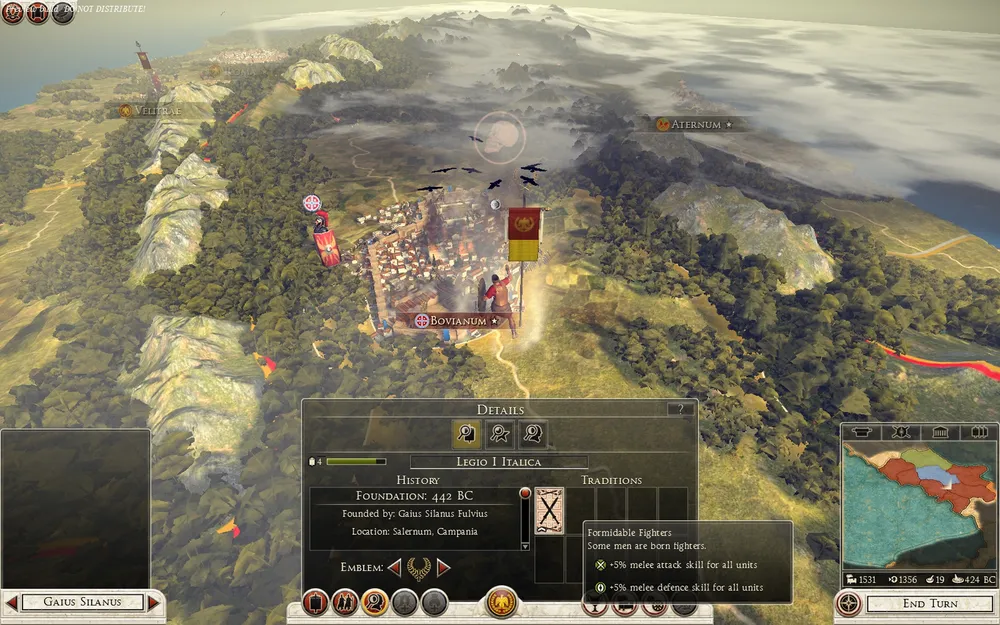Choose the next legion emblem
This screenshot has width=1000, height=625.
[x=444, y=568]
